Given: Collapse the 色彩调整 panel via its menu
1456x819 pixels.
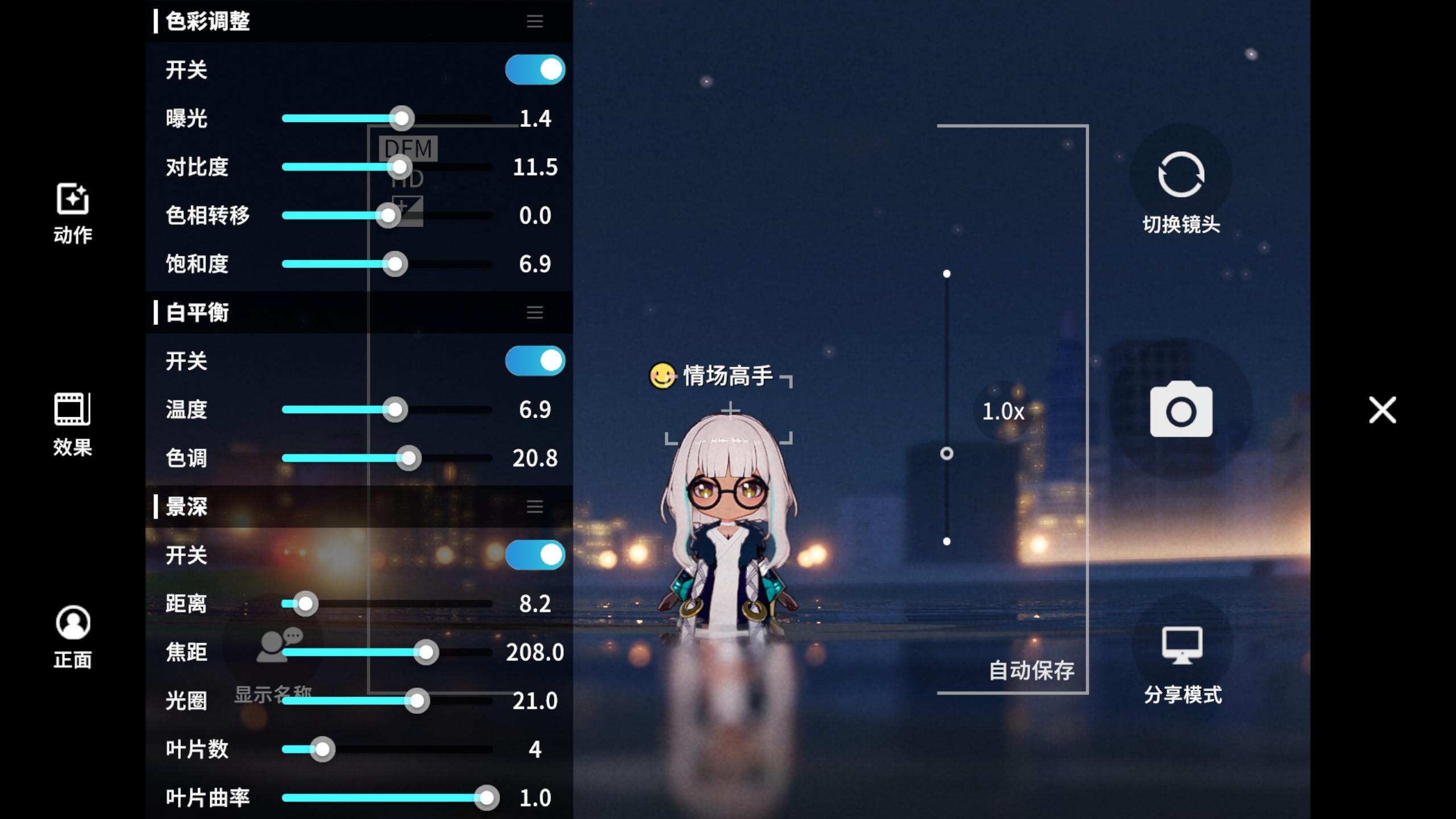Looking at the screenshot, I should click(x=535, y=22).
